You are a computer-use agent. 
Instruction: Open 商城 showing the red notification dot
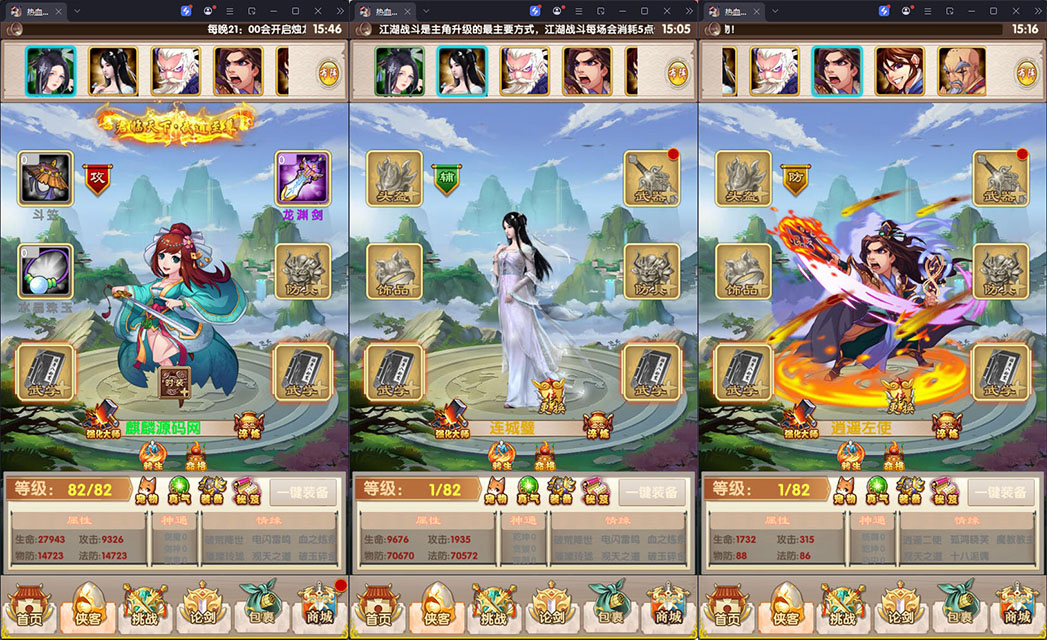tap(320, 606)
